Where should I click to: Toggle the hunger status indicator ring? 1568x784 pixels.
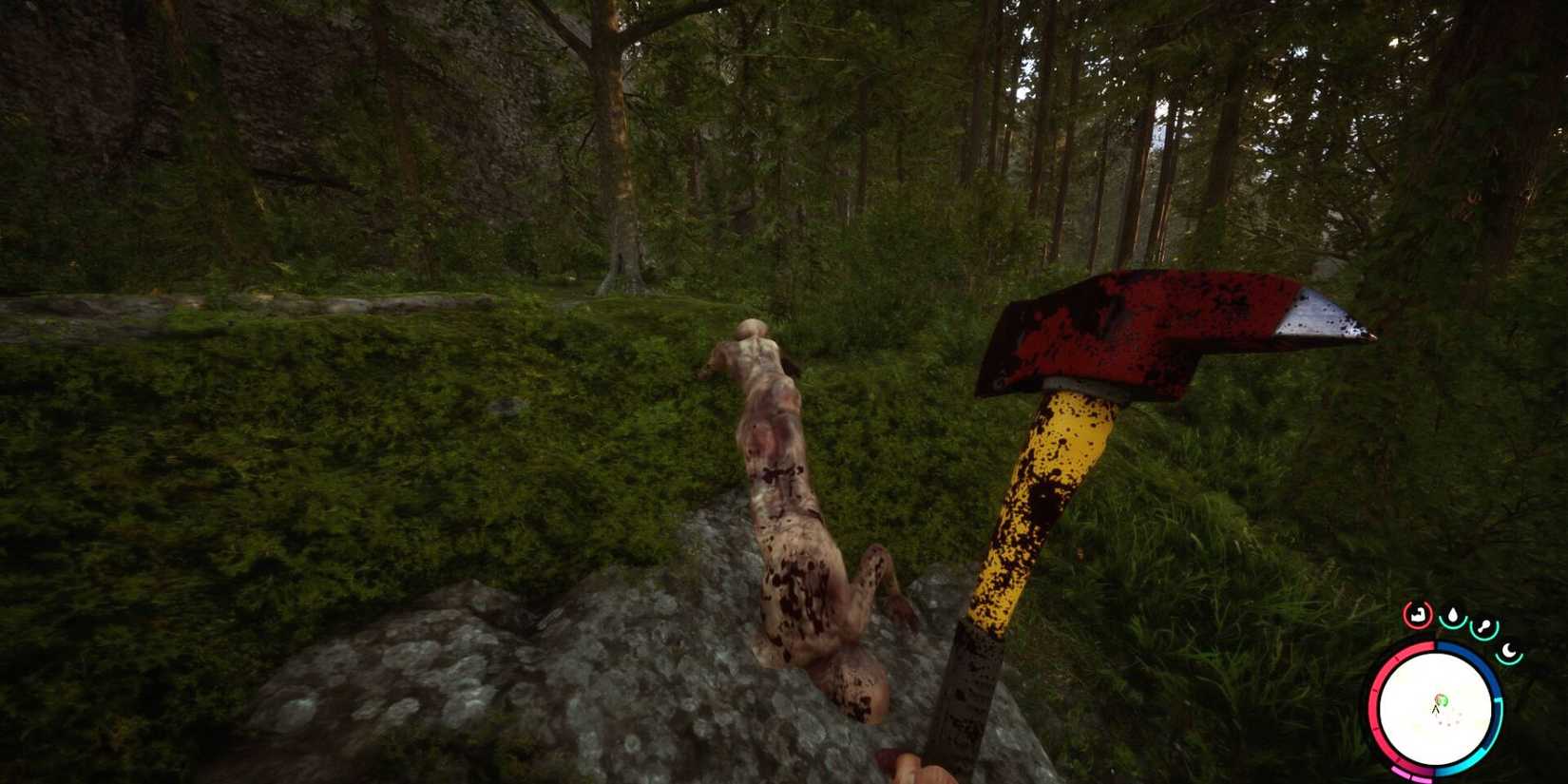pos(1419,614)
